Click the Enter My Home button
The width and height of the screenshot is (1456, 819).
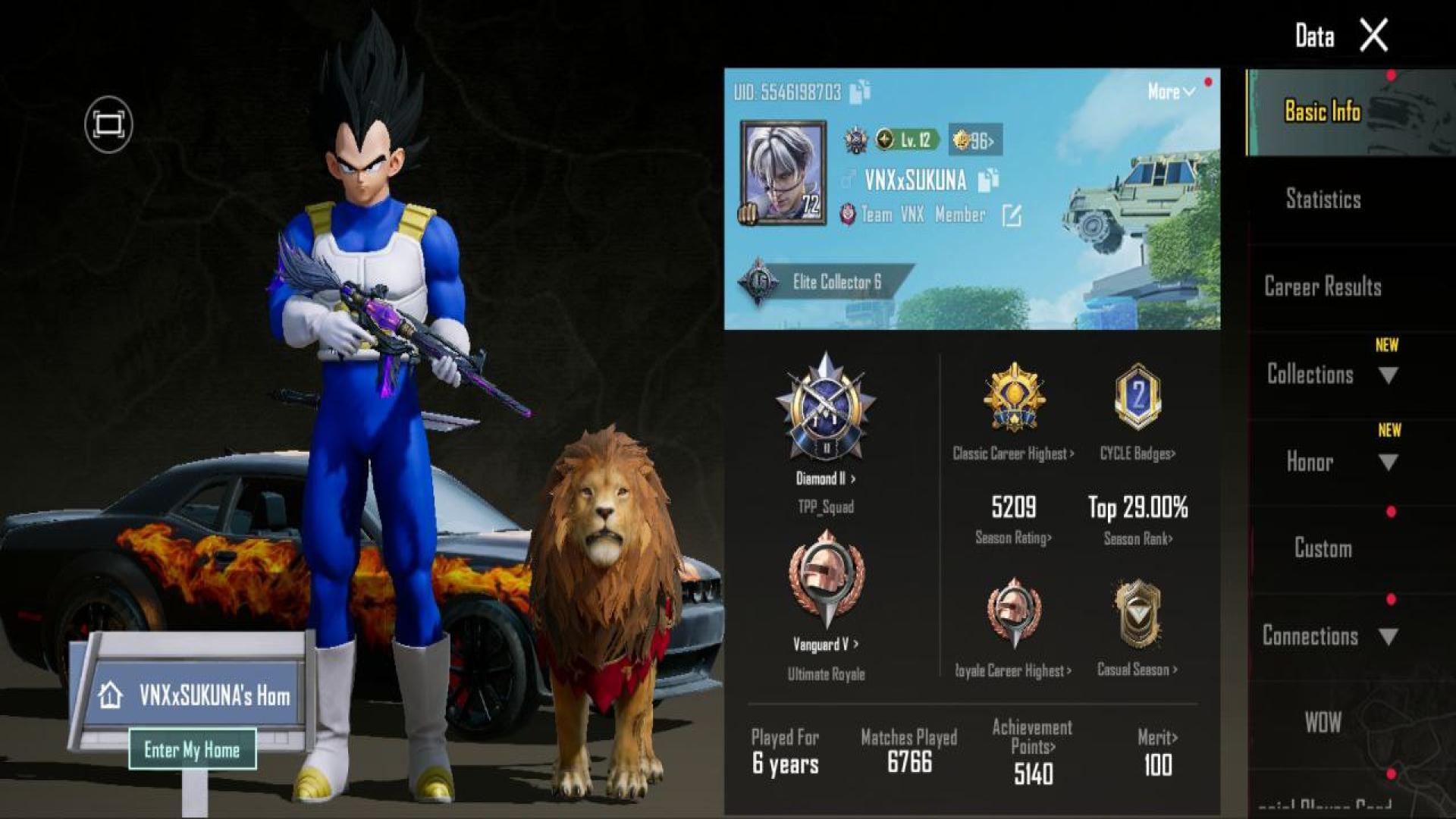pos(192,750)
